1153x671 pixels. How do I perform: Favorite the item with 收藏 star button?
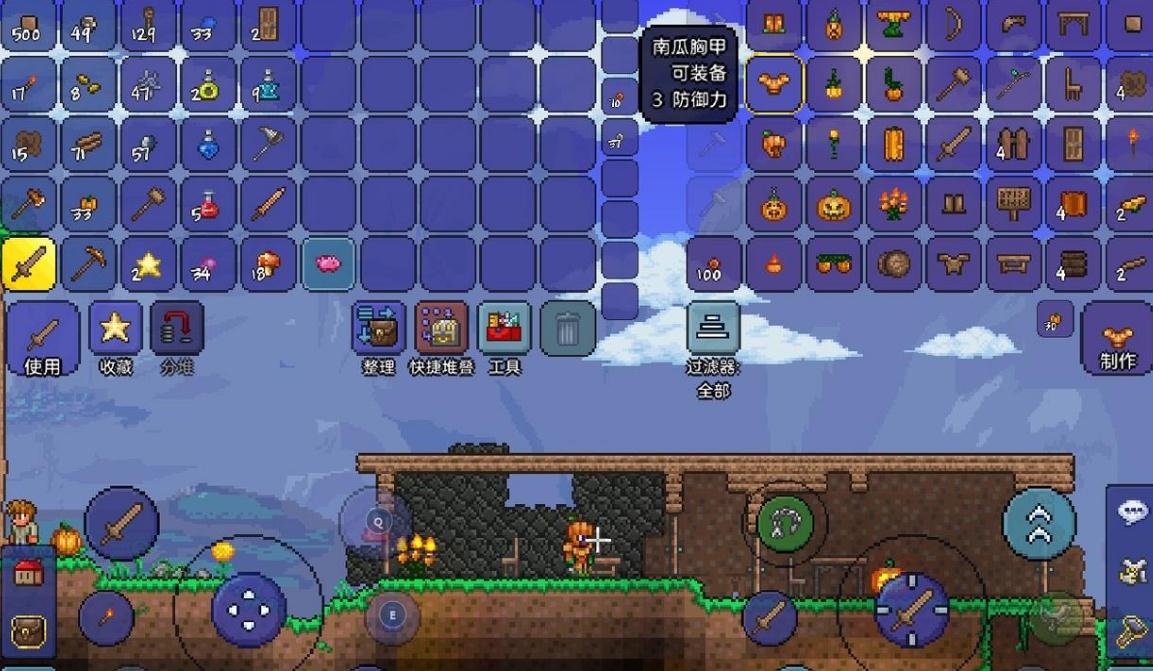[115, 331]
